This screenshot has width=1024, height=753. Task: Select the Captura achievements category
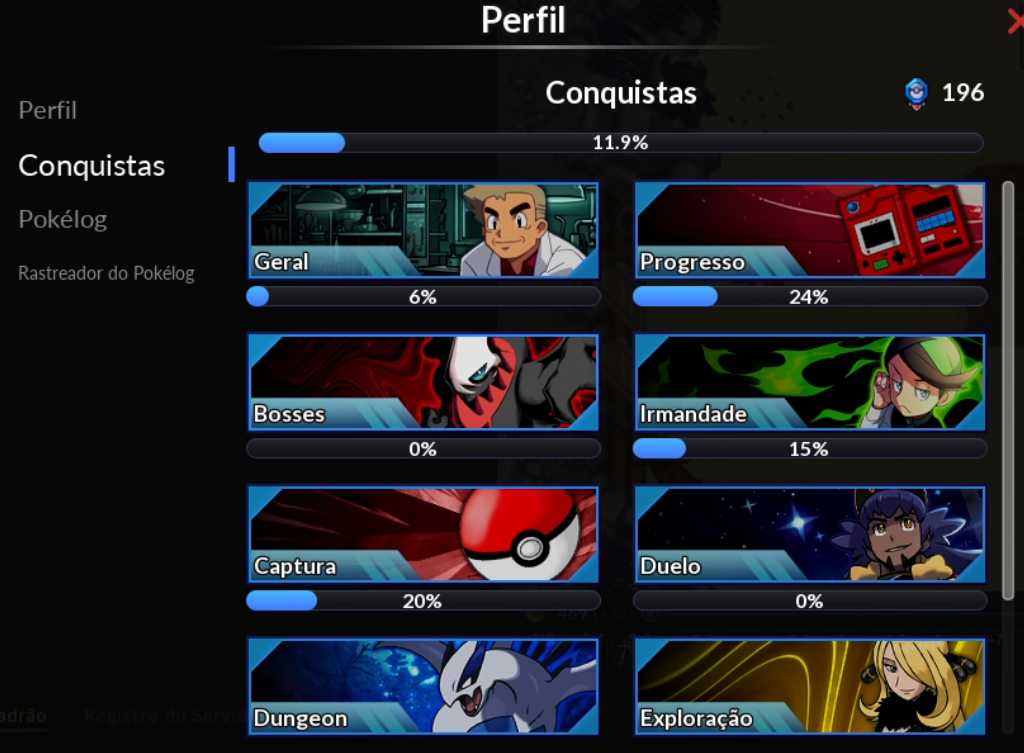[422, 534]
